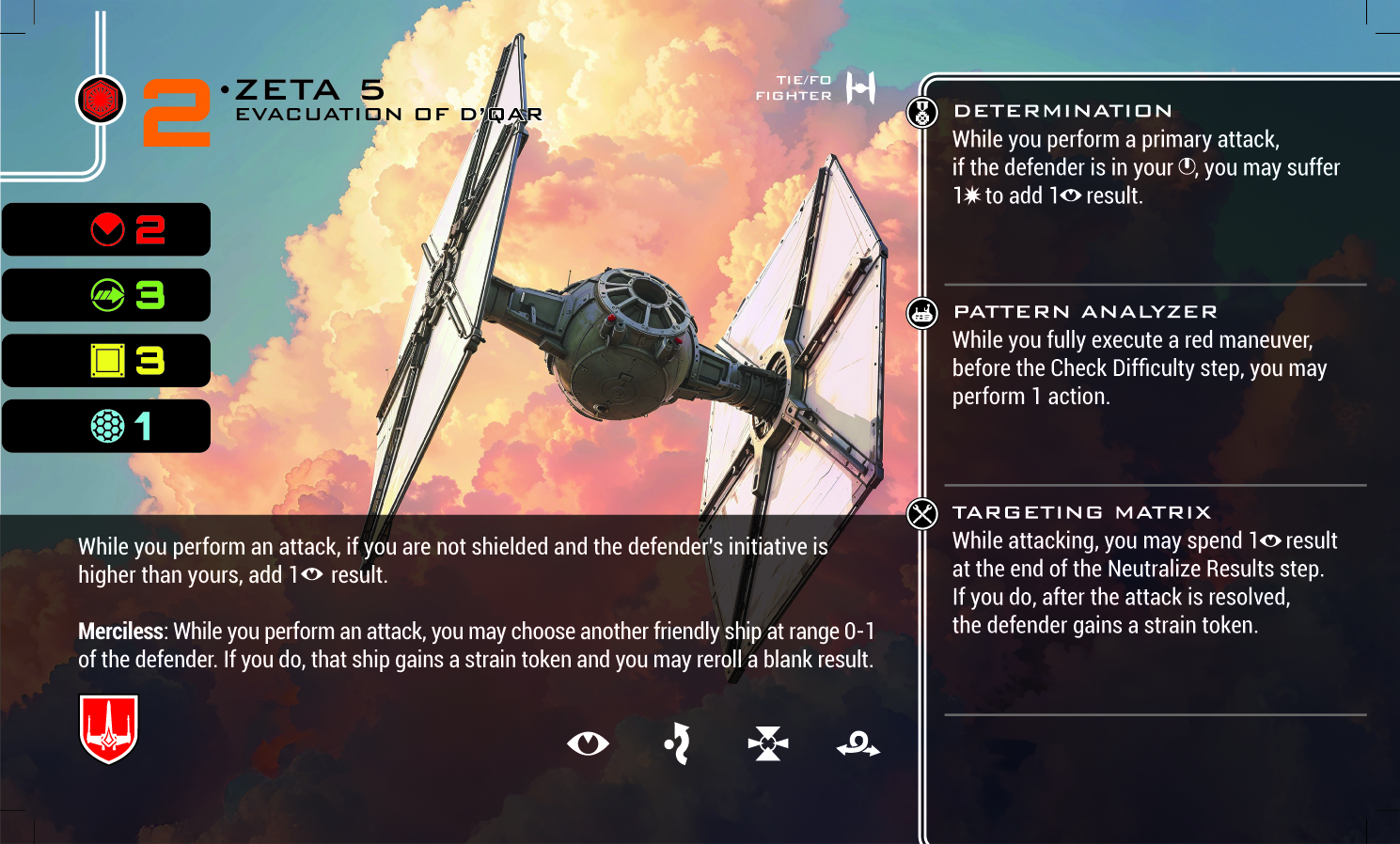Click the First Order faction emblem
The image size is (1400, 844).
101,100
